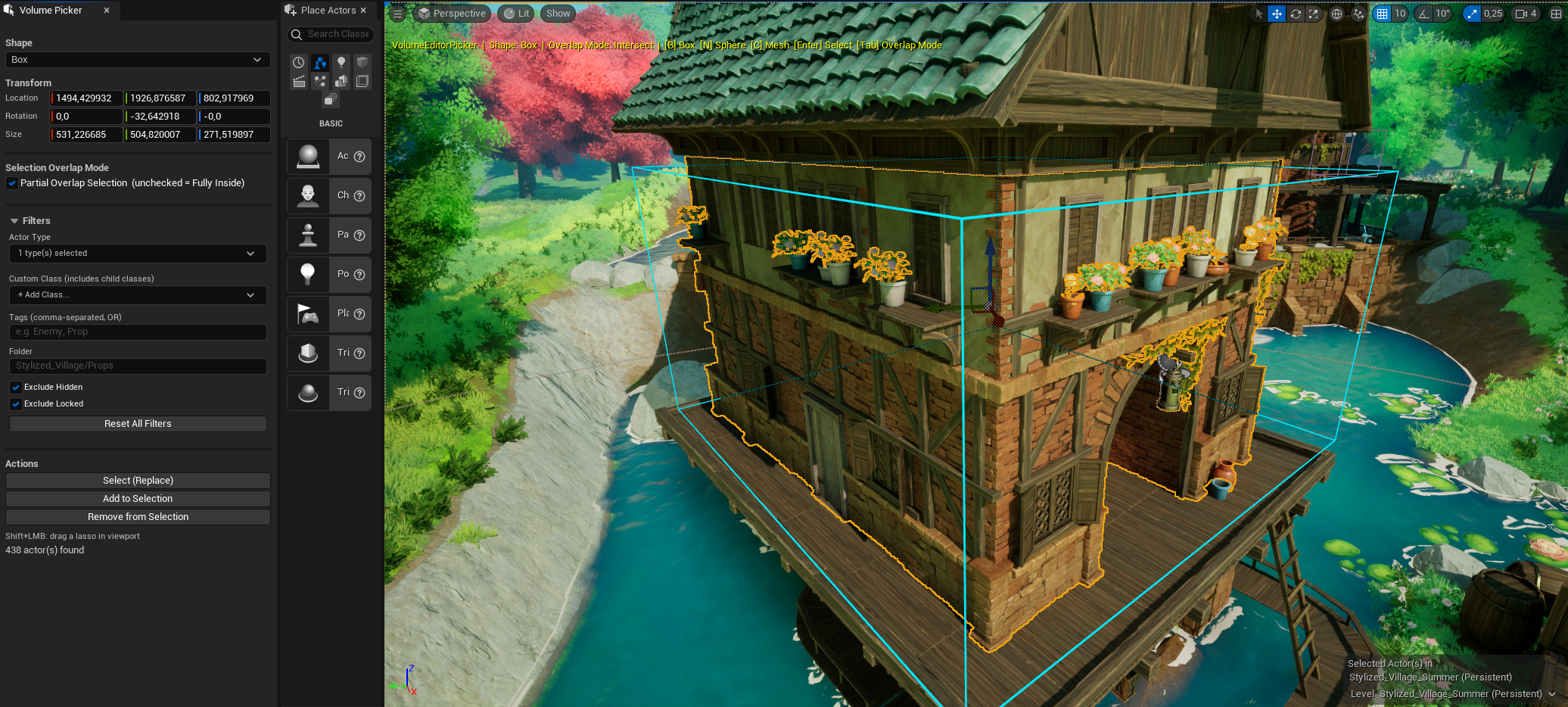
Task: Click the Tags filter input field
Action: (137, 332)
